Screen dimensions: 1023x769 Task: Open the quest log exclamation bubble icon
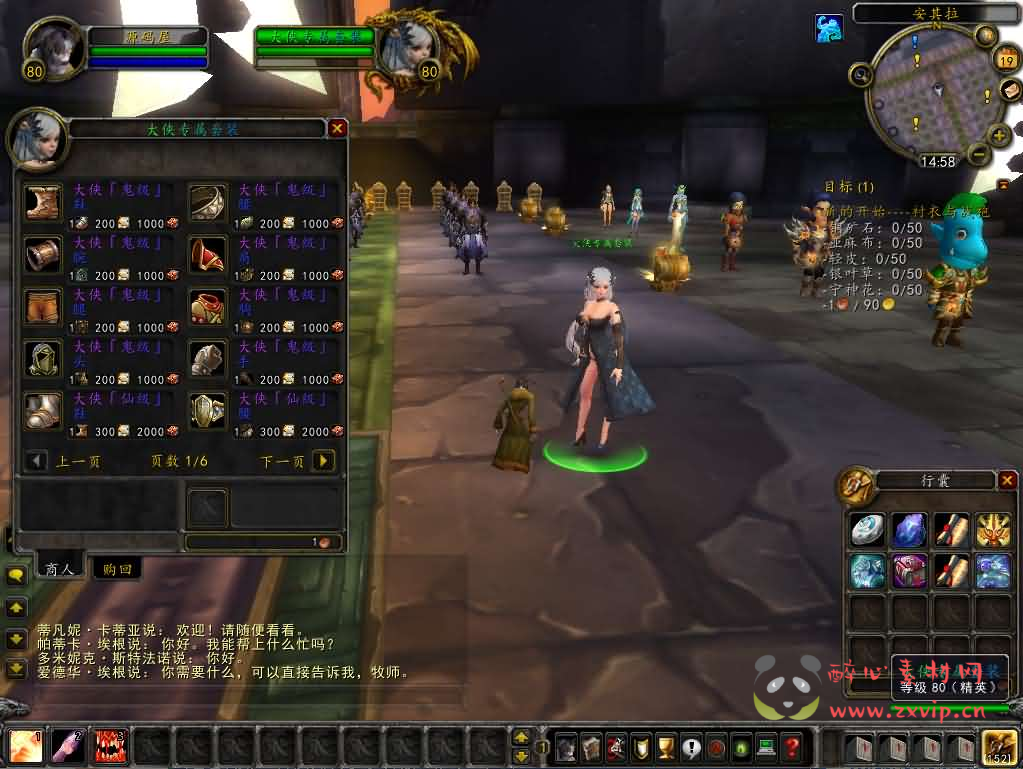coord(691,747)
